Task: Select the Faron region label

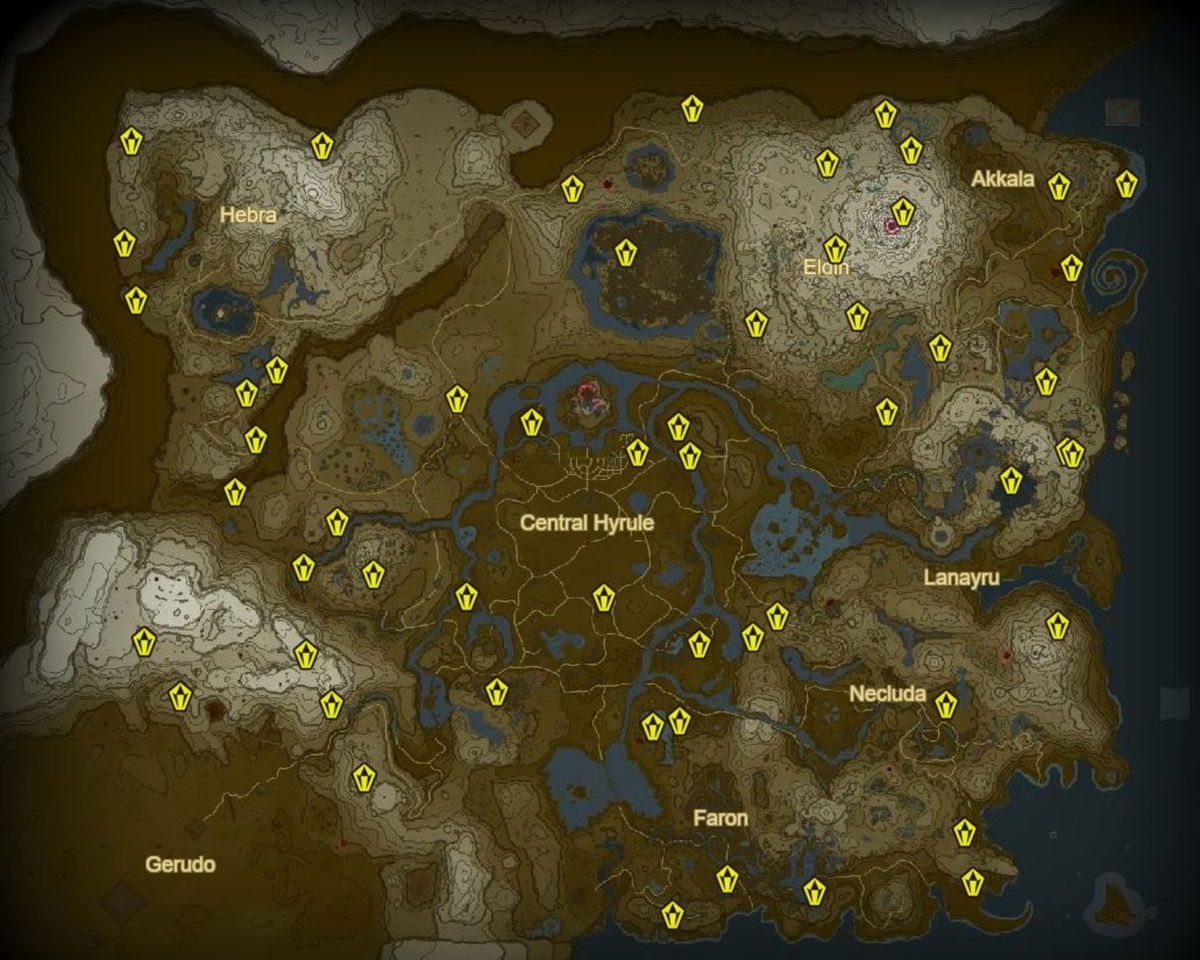Action: pyautogui.click(x=720, y=818)
